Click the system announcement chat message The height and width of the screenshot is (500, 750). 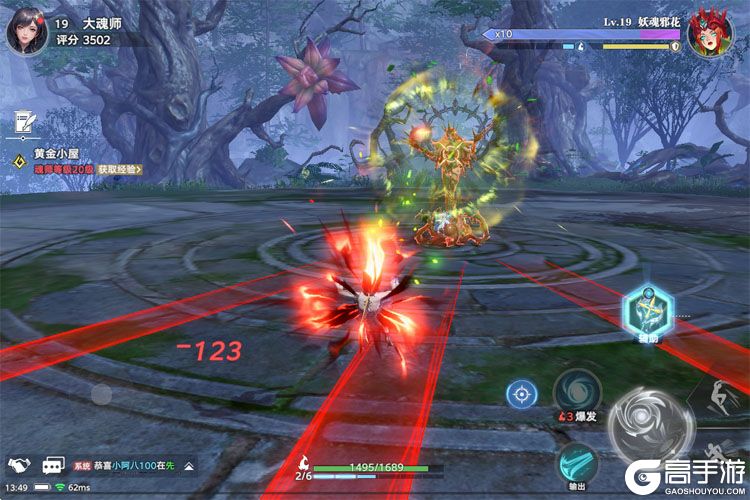125,466
